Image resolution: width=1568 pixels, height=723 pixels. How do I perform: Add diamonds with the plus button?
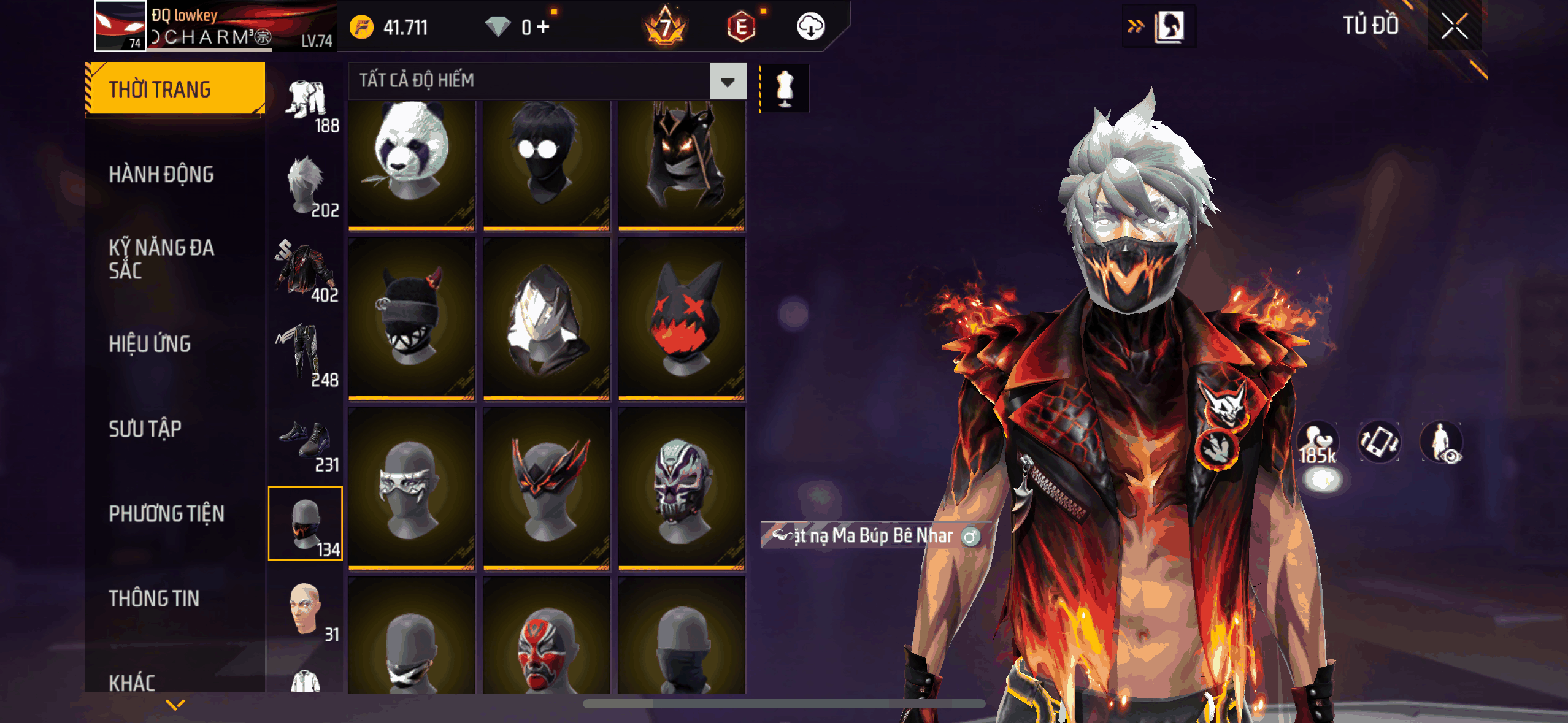[543, 27]
